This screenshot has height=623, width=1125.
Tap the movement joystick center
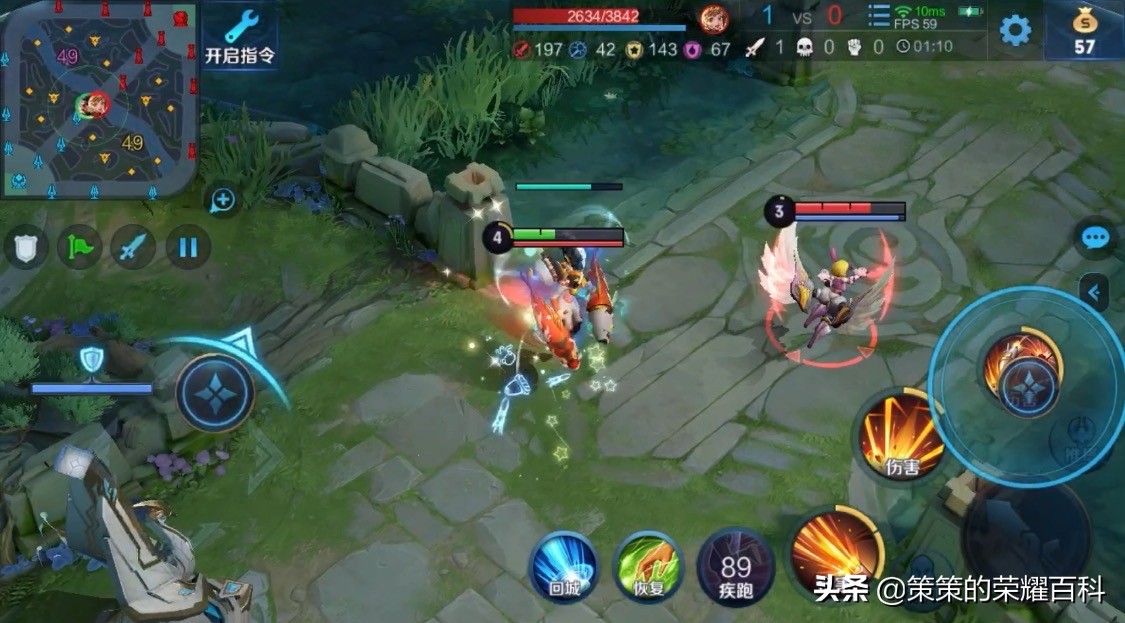(x=215, y=391)
